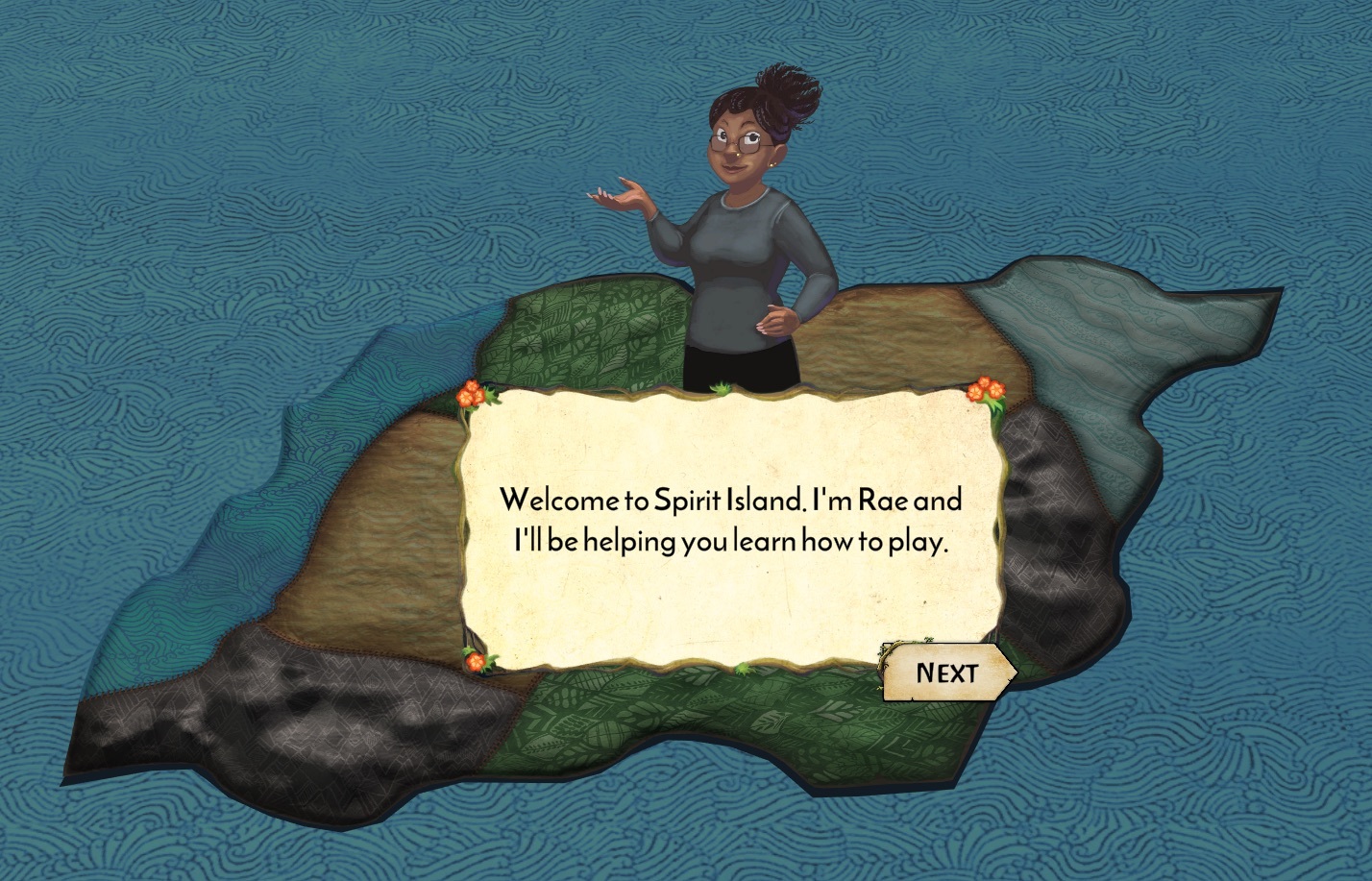
Task: Click the NEXT signpost arrow tip
Action: coord(1009,673)
